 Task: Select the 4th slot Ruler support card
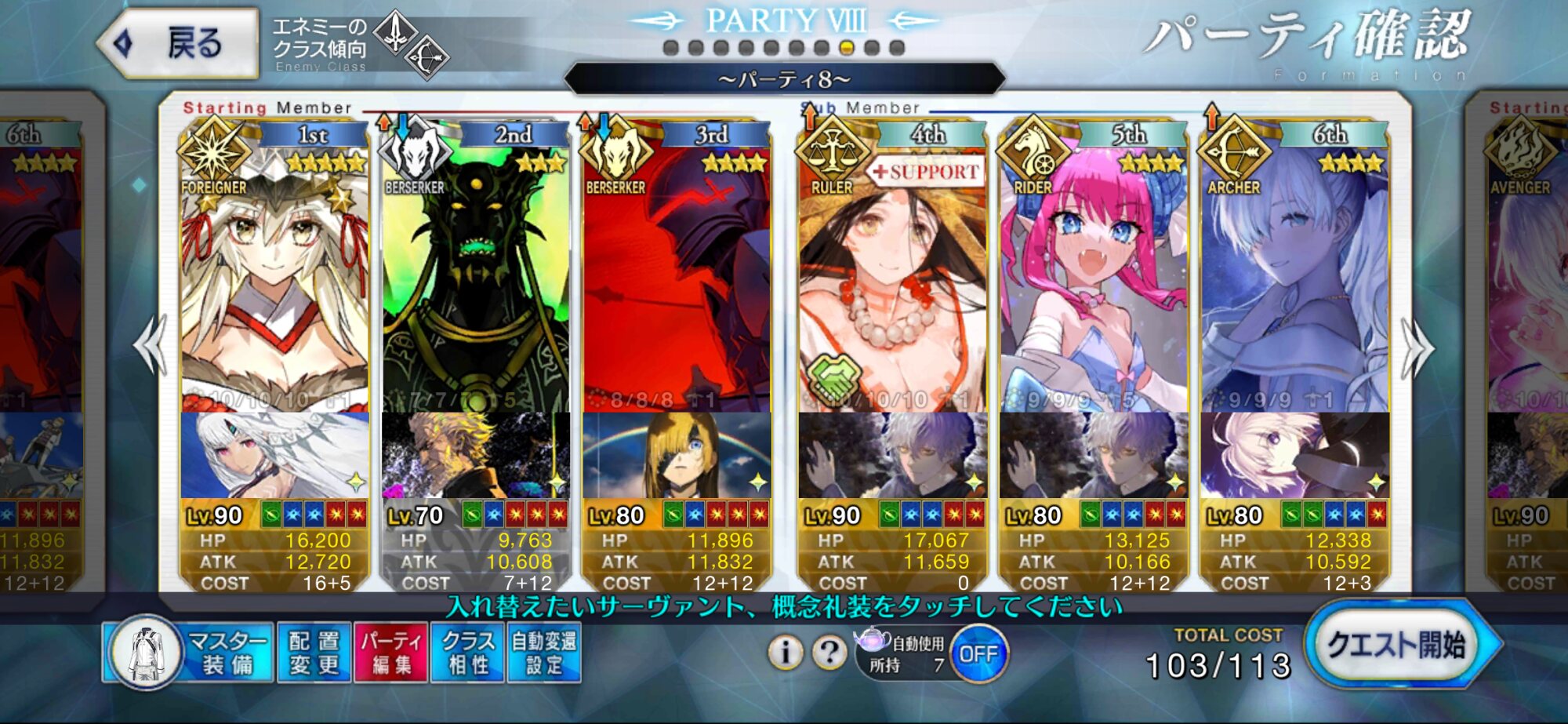(x=892, y=275)
